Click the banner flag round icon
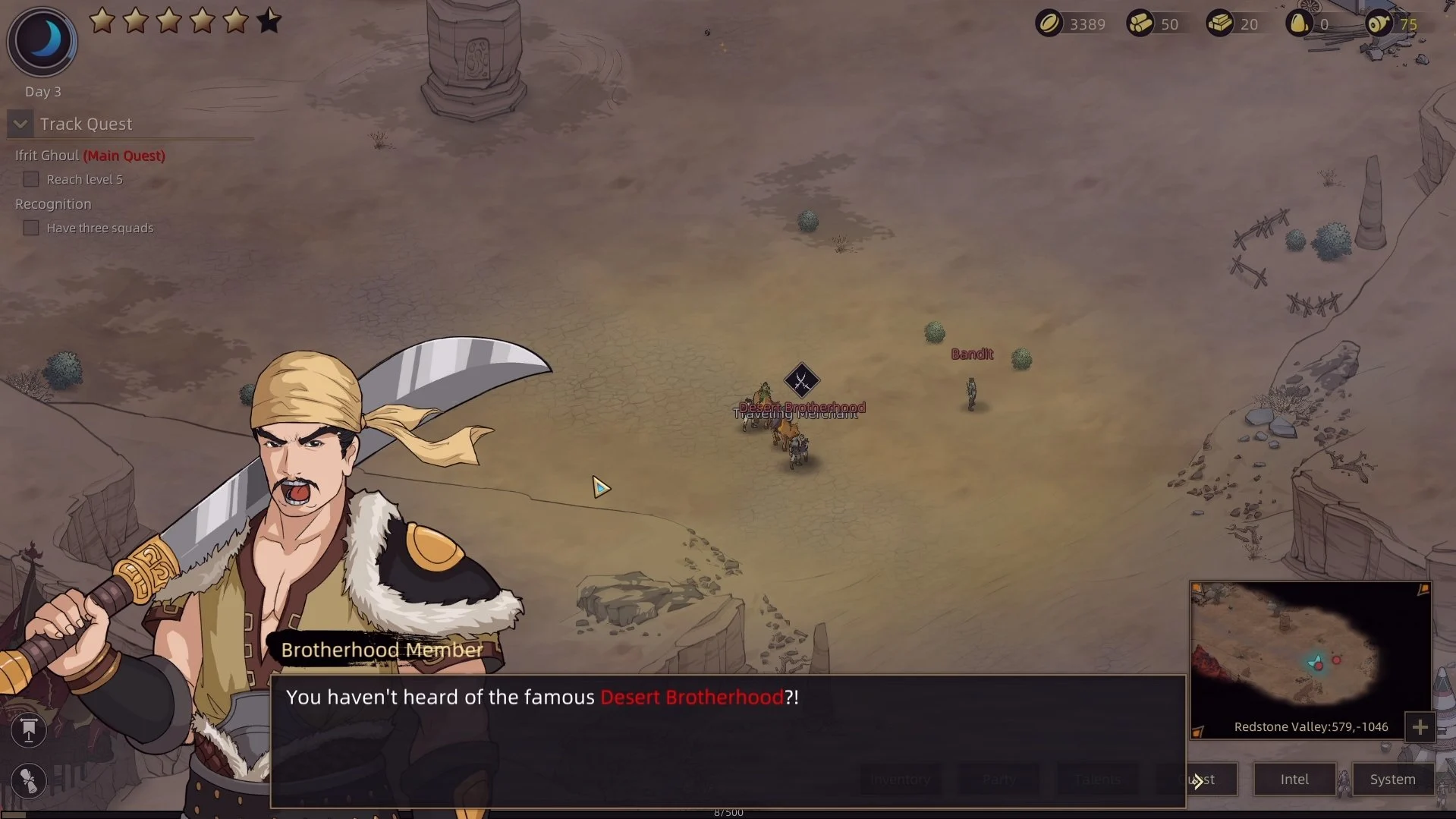This screenshot has height=819, width=1456. [29, 730]
